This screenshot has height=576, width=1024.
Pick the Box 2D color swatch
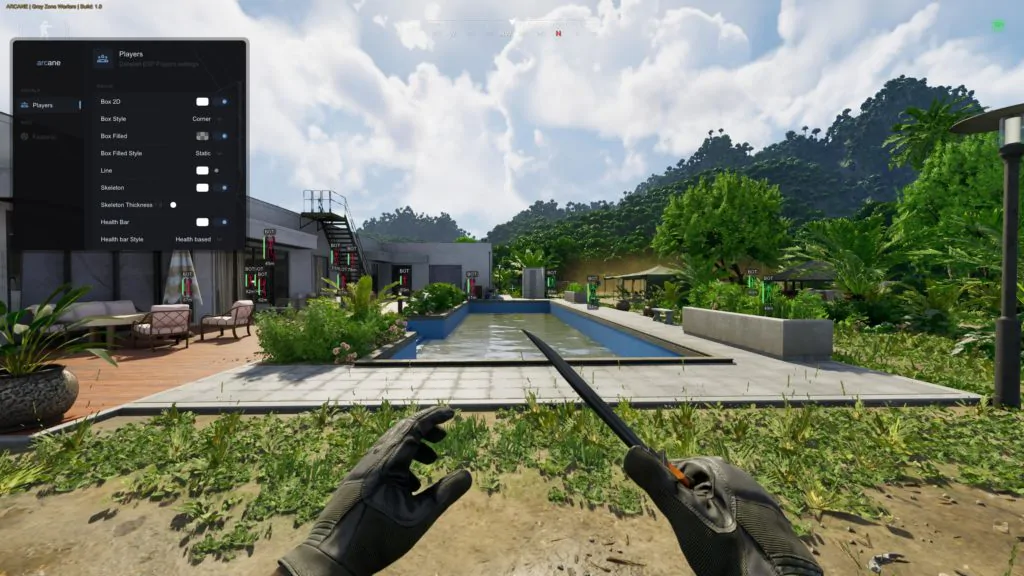pyautogui.click(x=202, y=102)
